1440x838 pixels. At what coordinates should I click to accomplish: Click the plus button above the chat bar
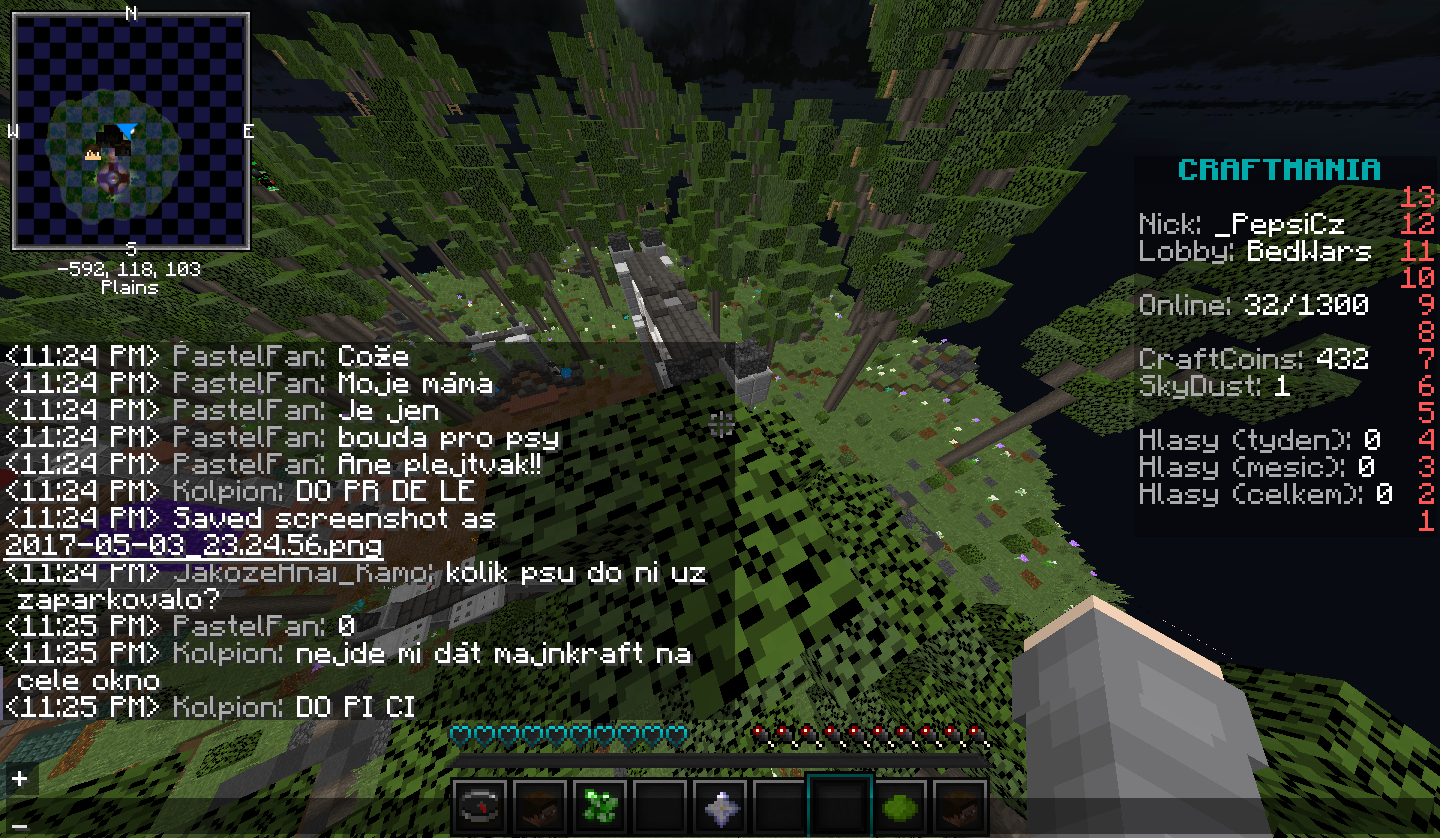tap(19, 778)
